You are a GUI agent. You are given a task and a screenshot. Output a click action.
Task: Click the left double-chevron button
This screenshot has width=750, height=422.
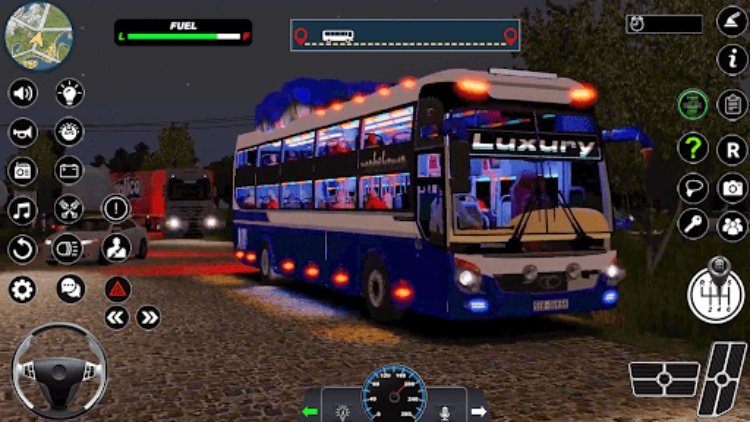pyautogui.click(x=117, y=318)
